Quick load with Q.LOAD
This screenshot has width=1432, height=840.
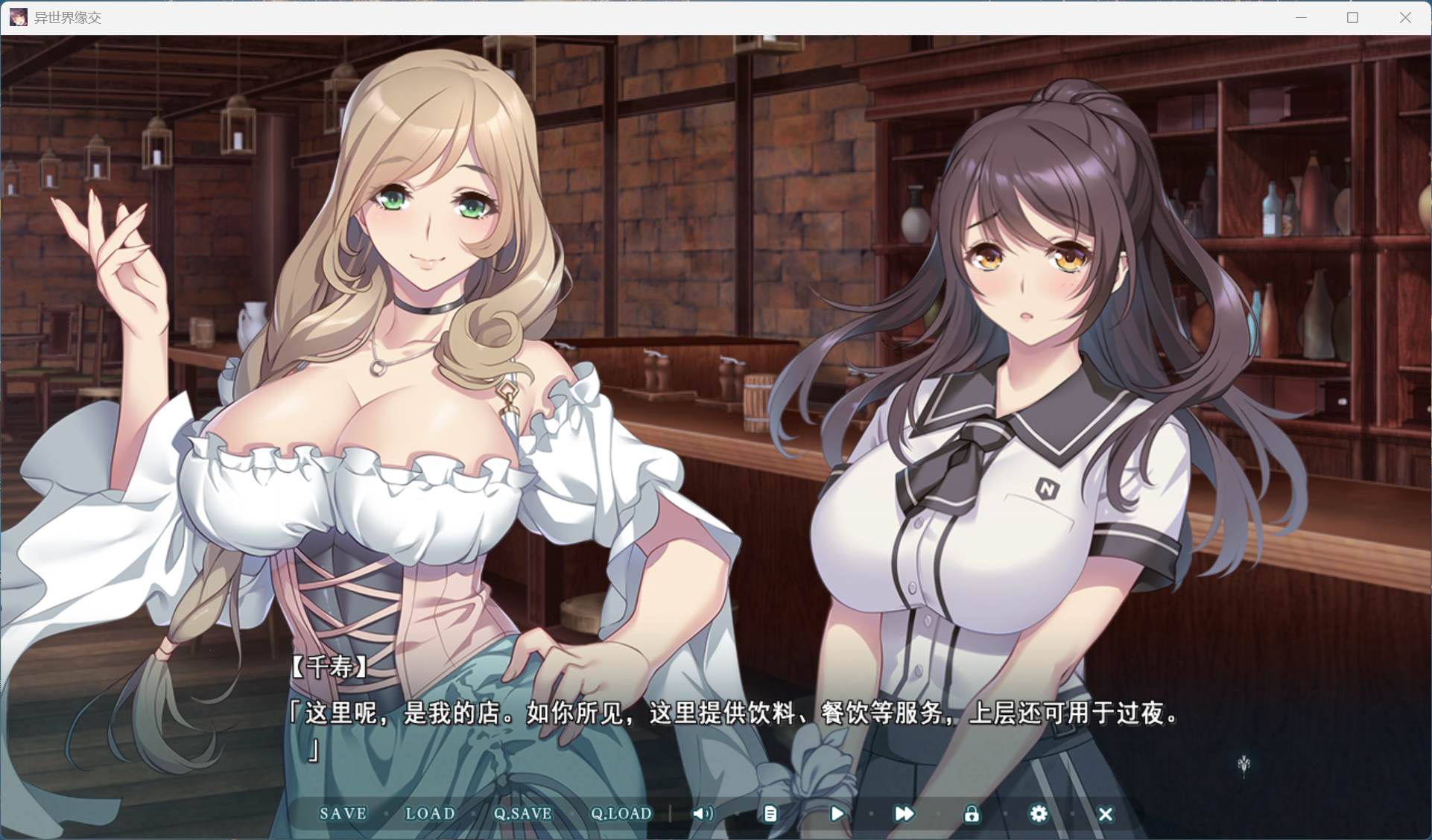tap(621, 814)
